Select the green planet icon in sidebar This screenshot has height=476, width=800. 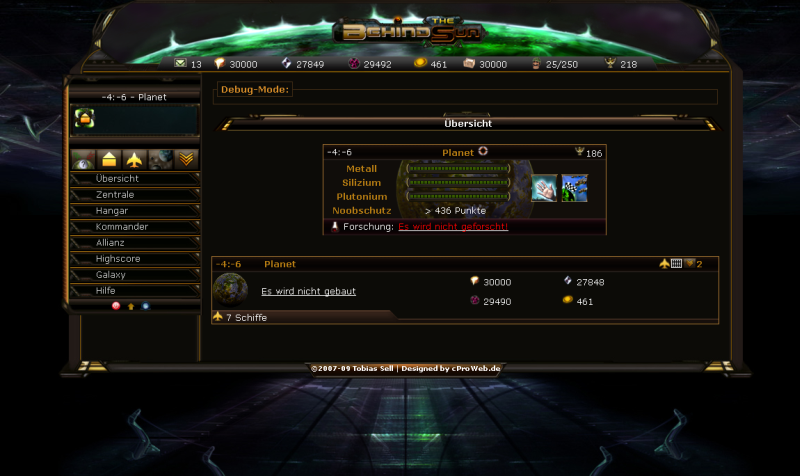pyautogui.click(x=84, y=119)
